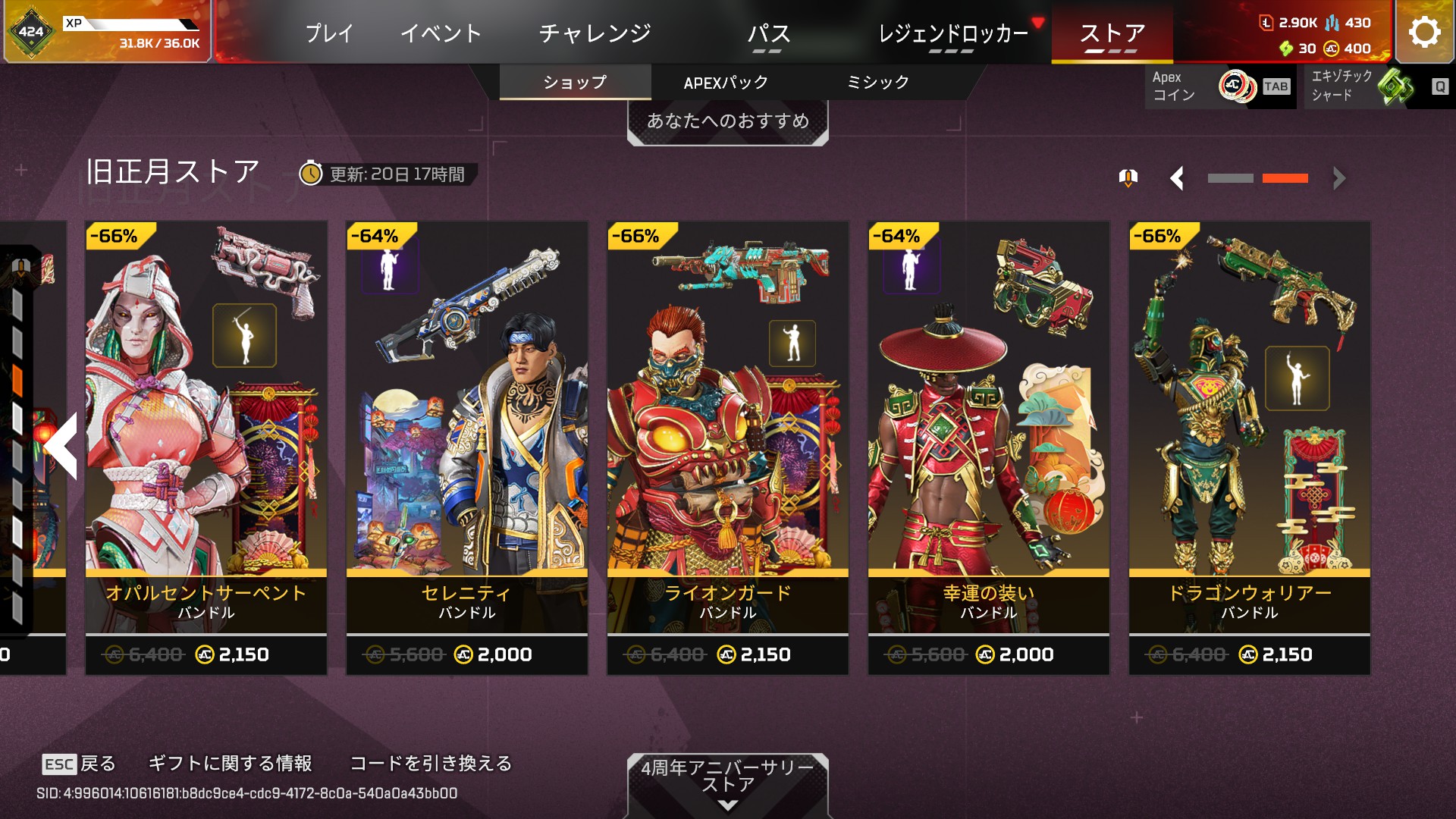1456x819 pixels.
Task: Open the パス tab
Action: tap(768, 33)
